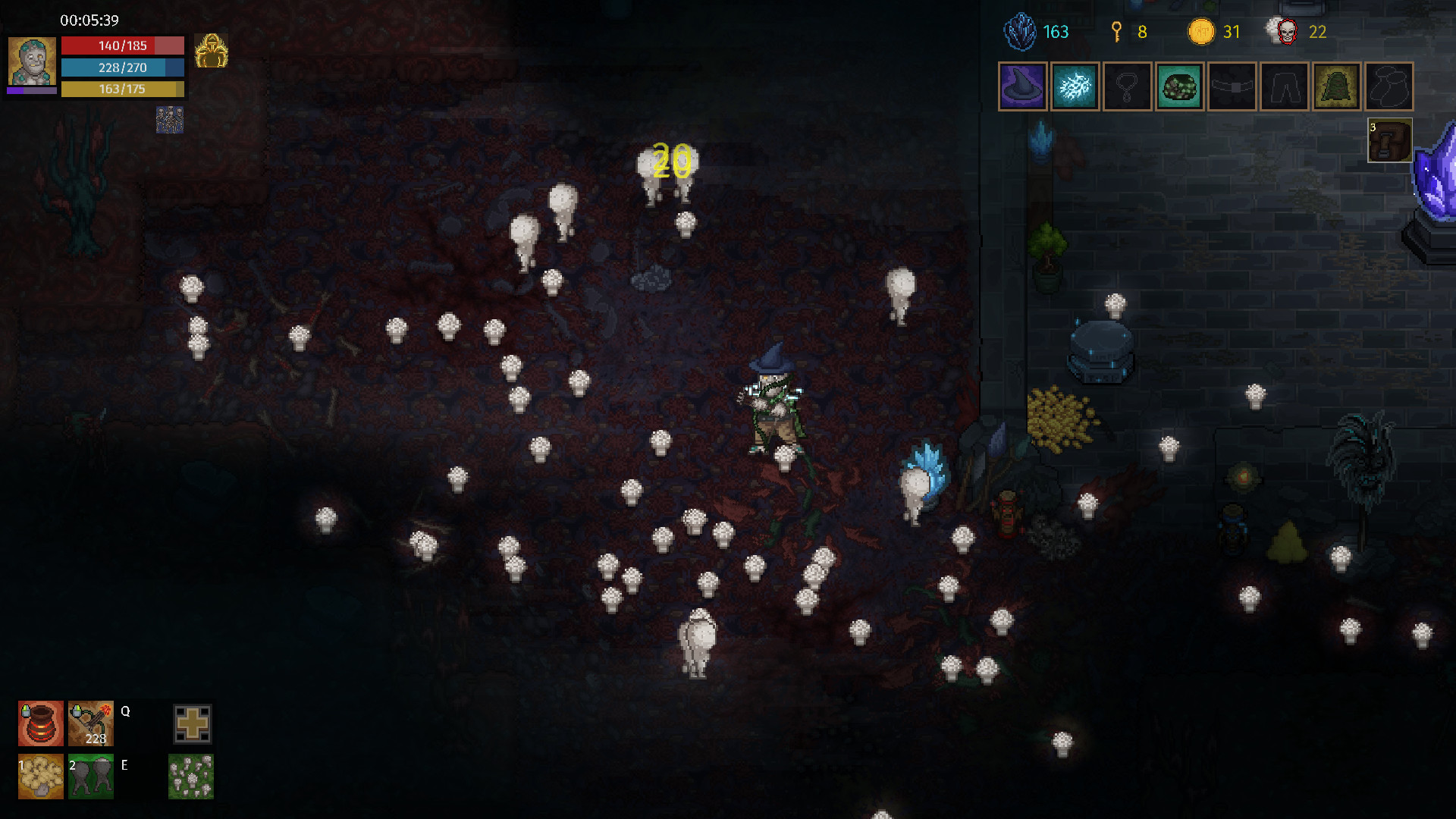Use consumable in hotbar slot 1
1456x819 pixels.
(40, 778)
